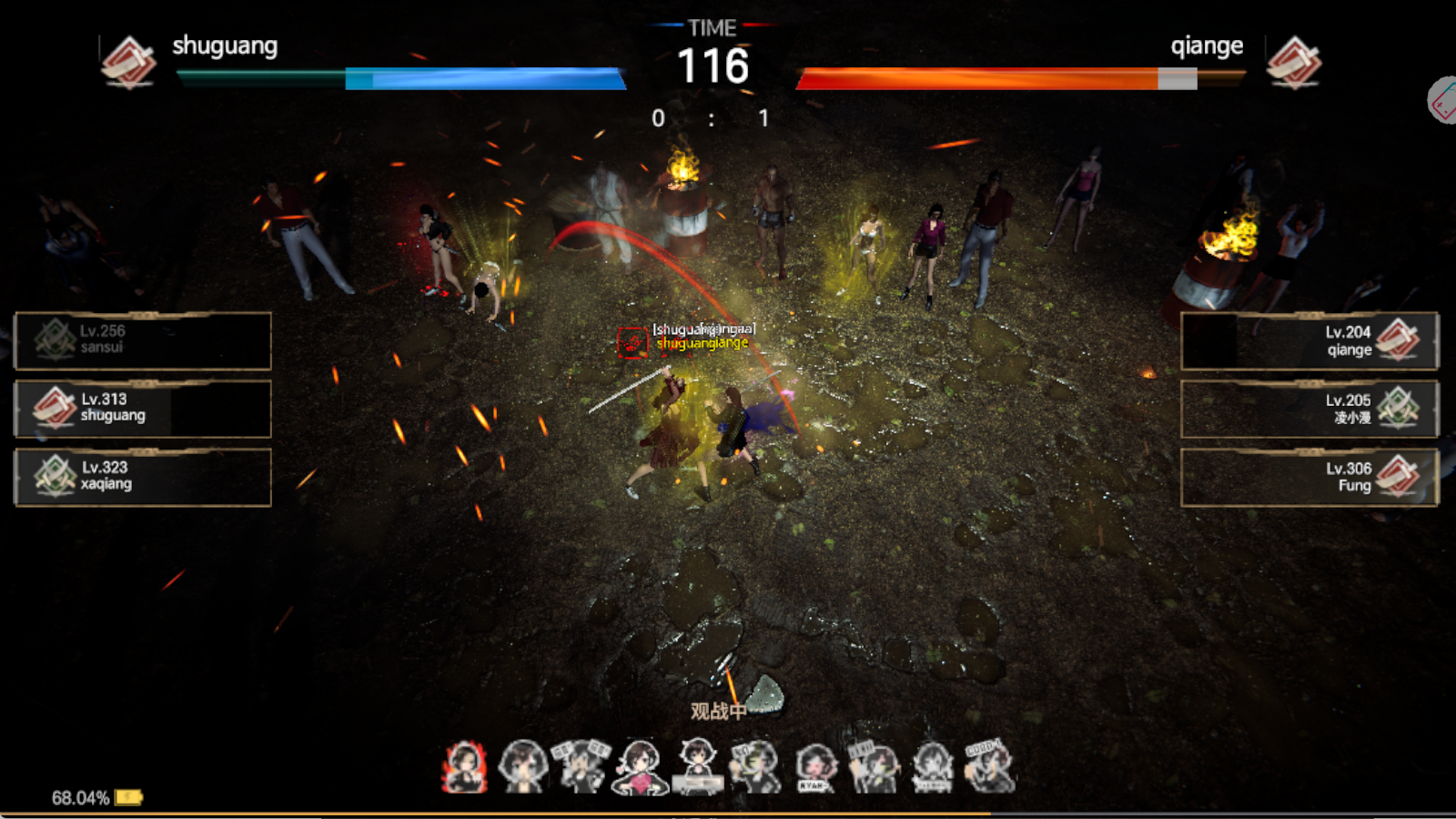Screen dimensions: 1456x819
Task: Send the flaming character emote sticker
Action: pos(465,767)
